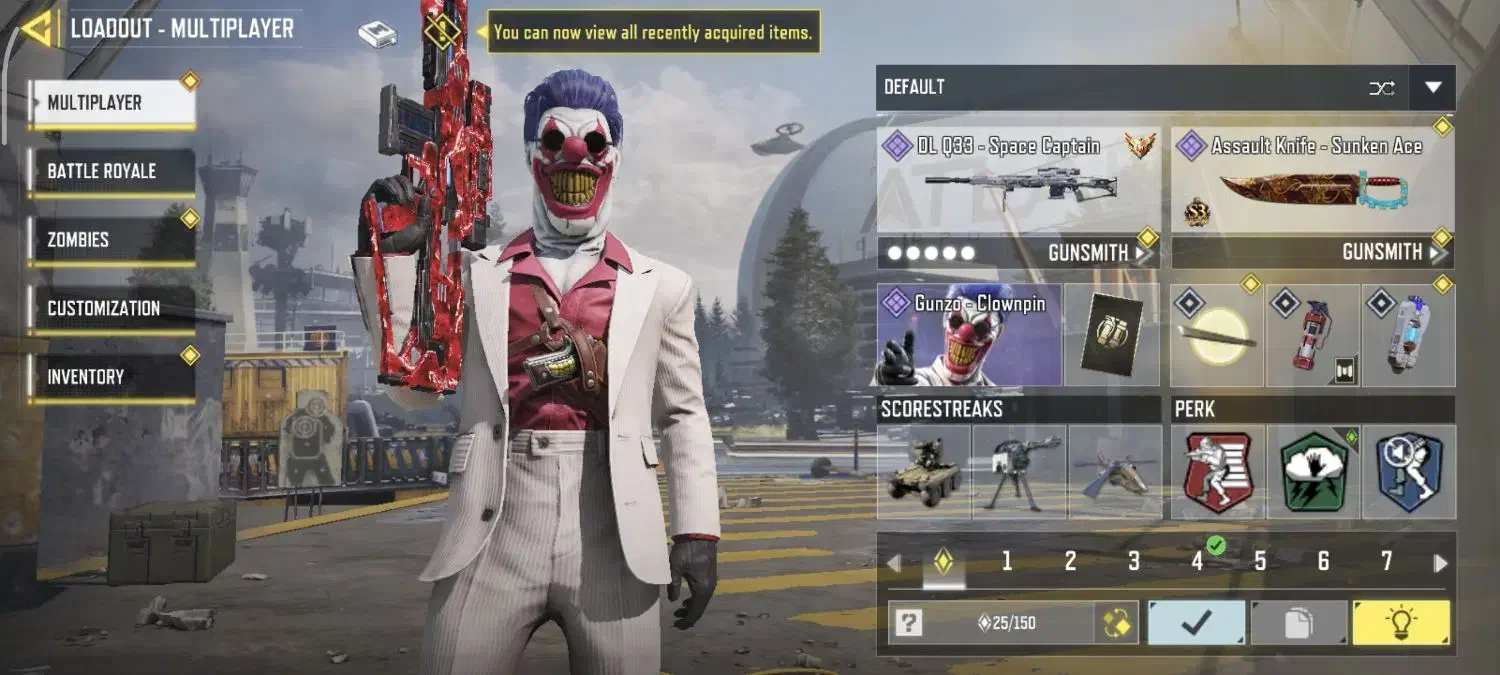Screen dimensions: 1500x675
Task: Choose the Gunzo Clownpin operator card
Action: point(968,336)
